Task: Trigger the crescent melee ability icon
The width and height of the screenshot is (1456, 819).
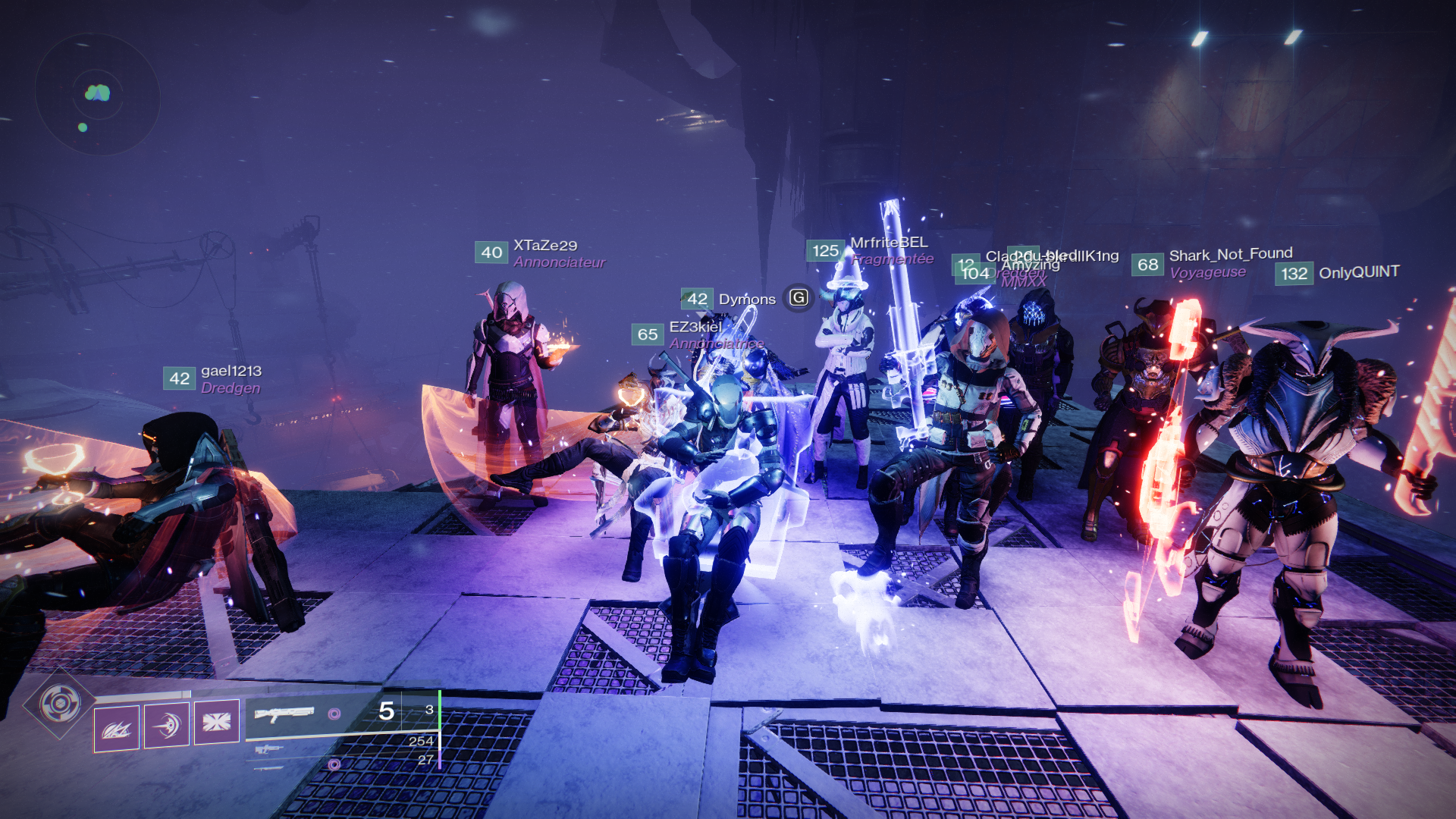Action: click(167, 724)
